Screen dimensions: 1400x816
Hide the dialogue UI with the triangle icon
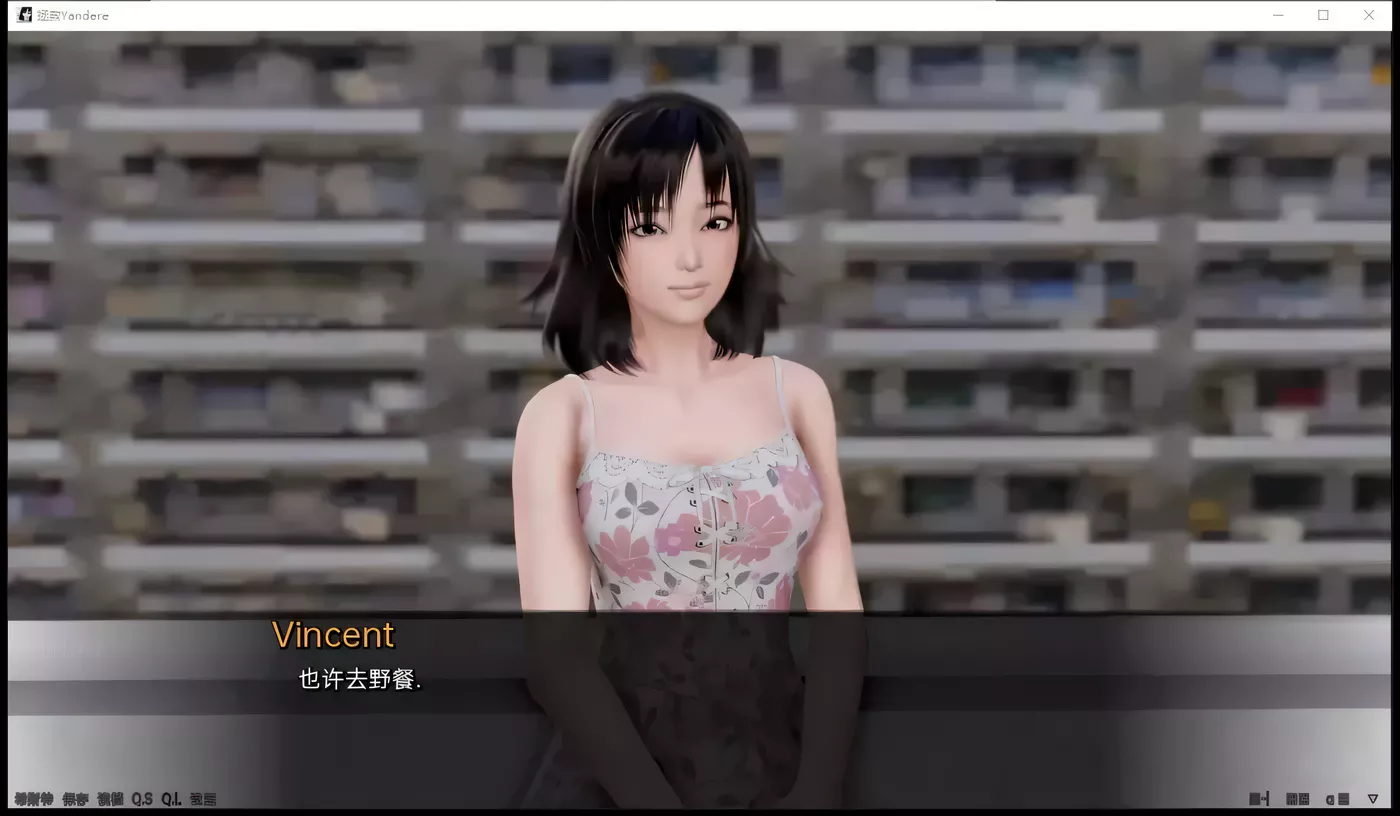coord(1373,798)
